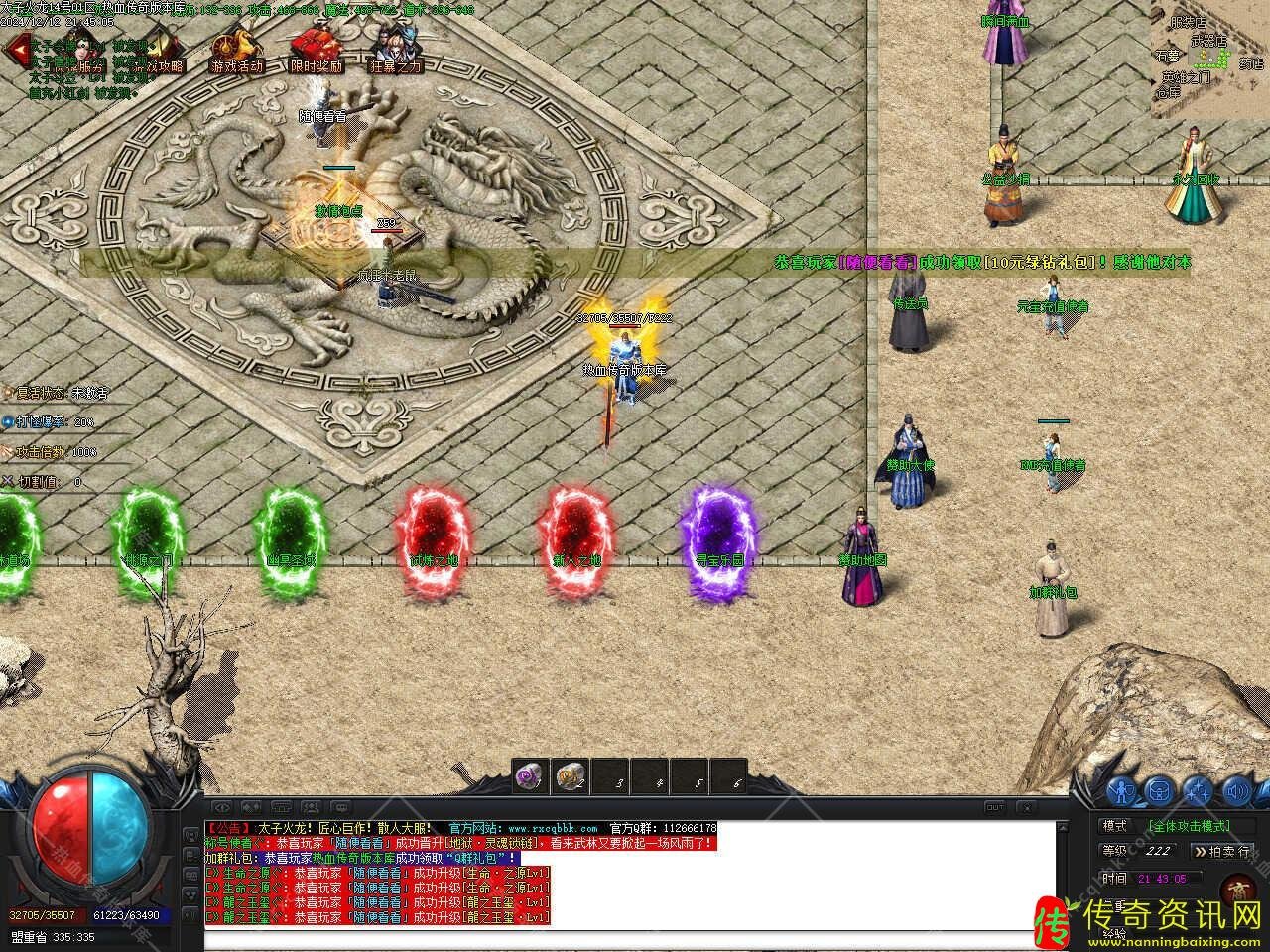Open the bag round button
Image resolution: width=1270 pixels, height=952 pixels.
tap(1159, 790)
